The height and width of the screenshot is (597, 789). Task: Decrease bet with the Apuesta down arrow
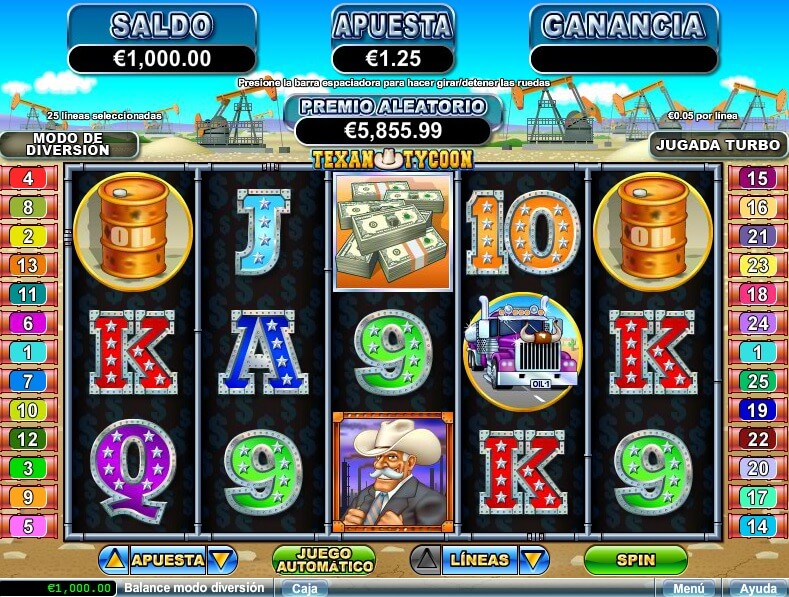[x=221, y=560]
